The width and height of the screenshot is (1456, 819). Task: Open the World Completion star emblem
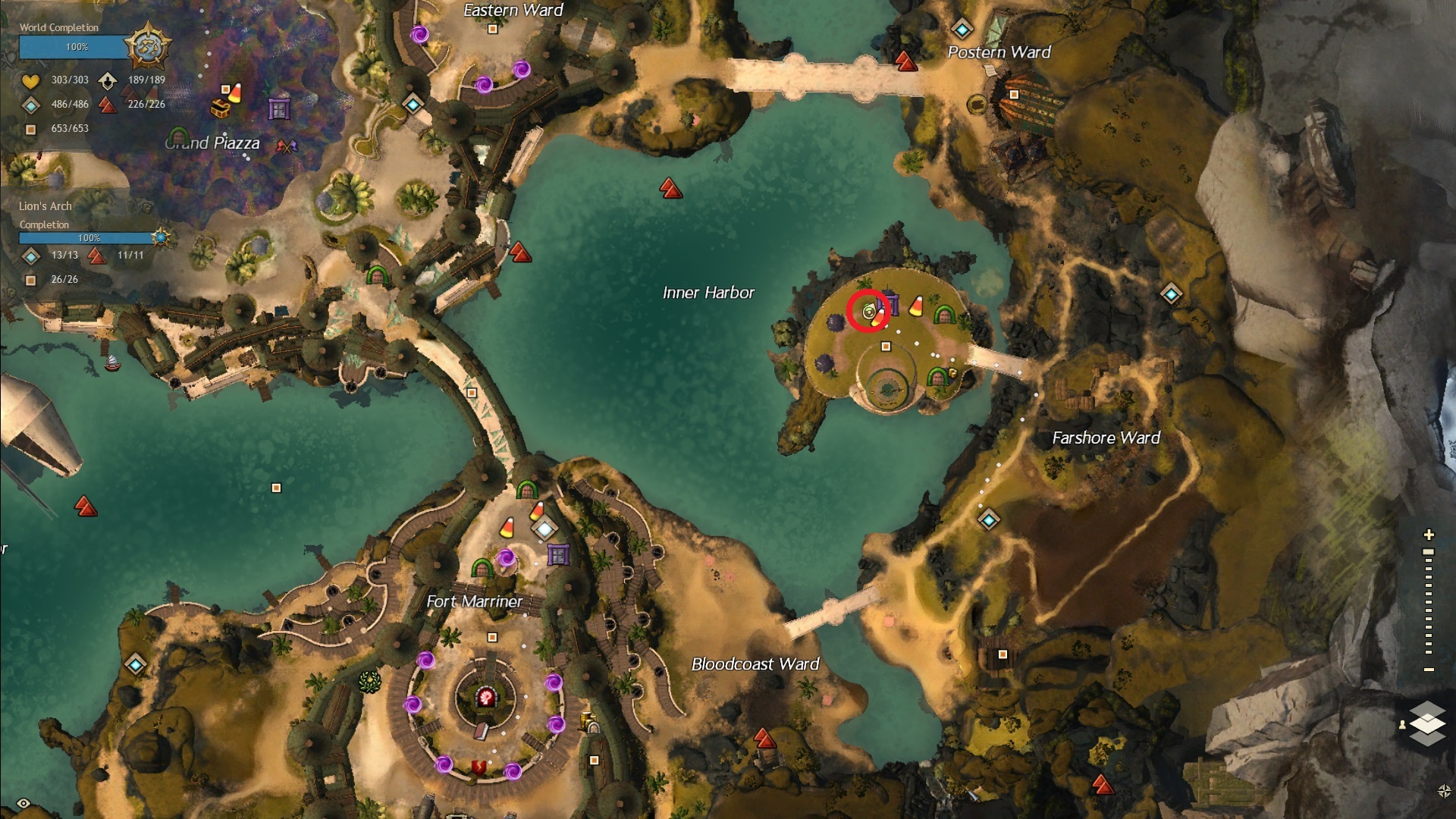(x=147, y=45)
